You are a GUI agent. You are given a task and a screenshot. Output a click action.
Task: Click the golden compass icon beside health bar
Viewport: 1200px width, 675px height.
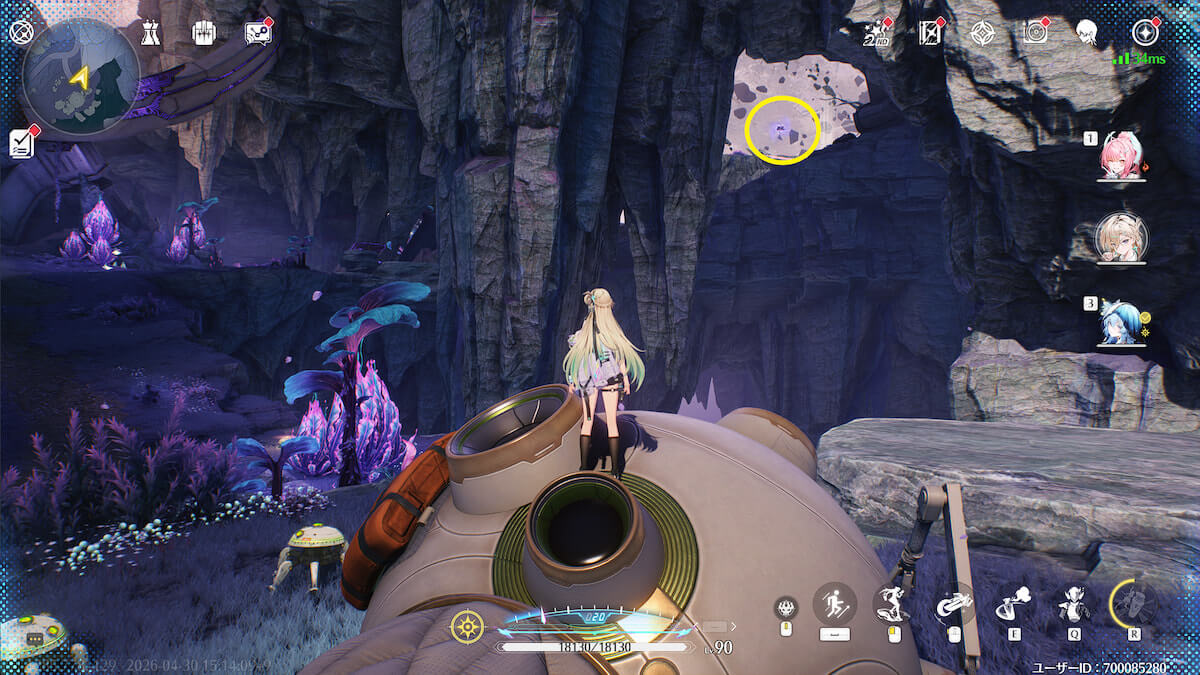click(467, 627)
